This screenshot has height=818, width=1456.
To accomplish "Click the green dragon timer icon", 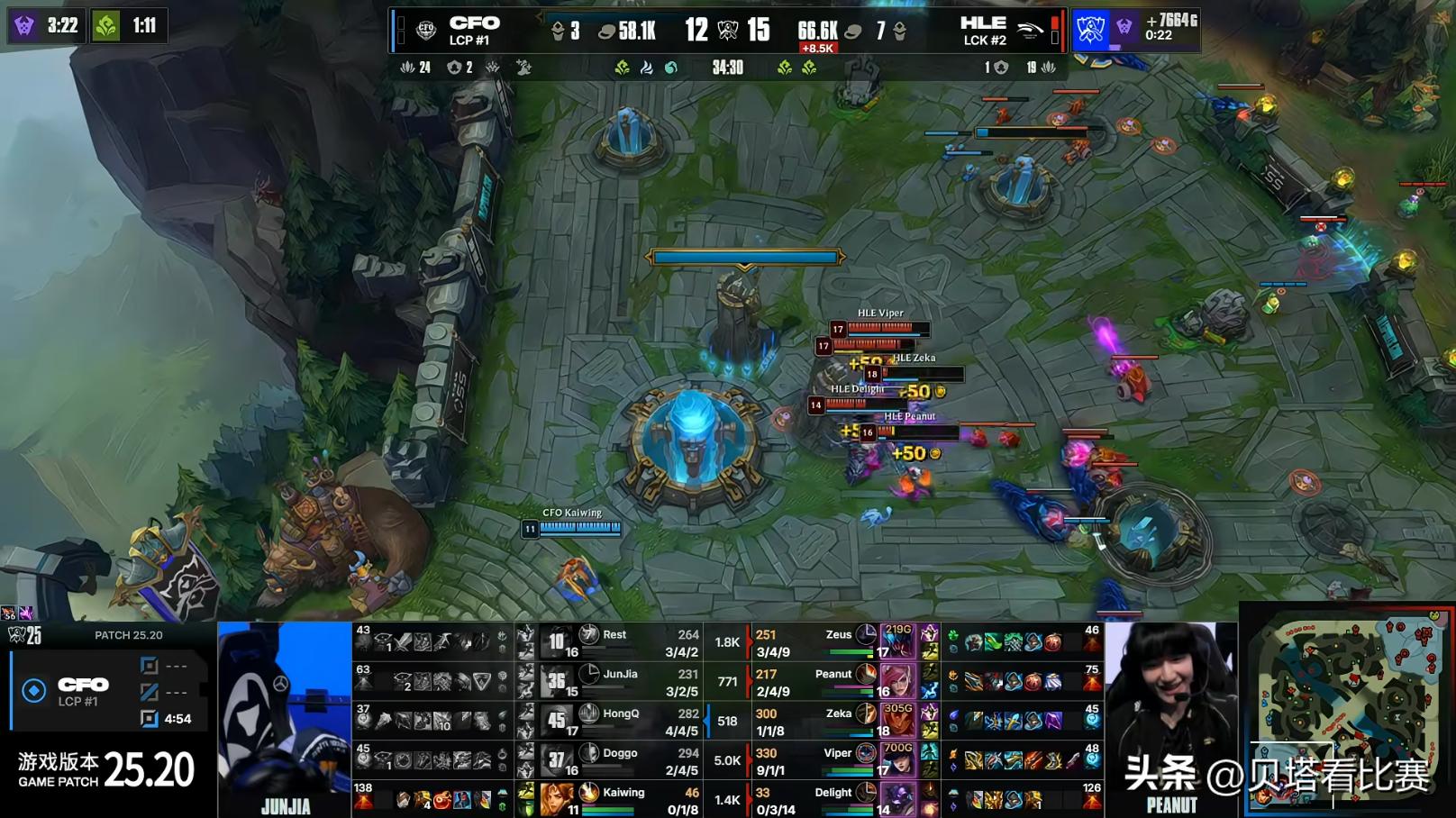I will coord(106,25).
